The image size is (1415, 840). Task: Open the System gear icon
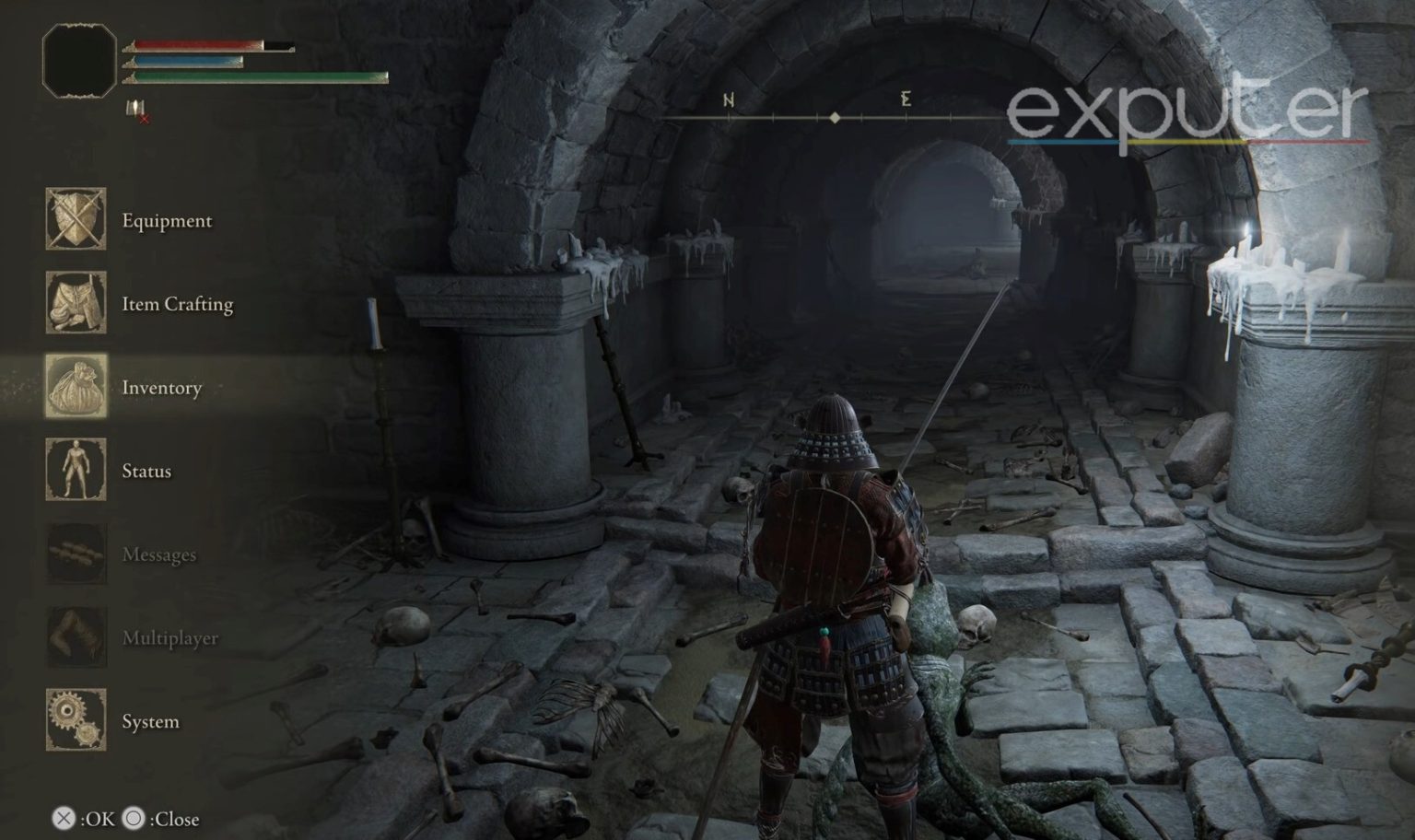(x=76, y=721)
